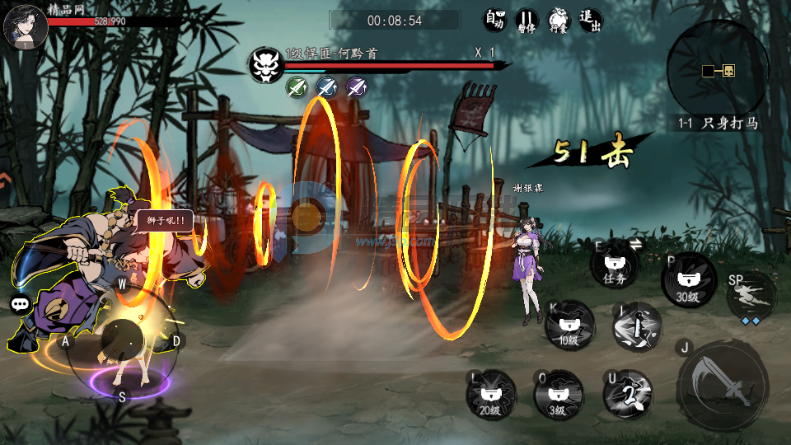Activate the SP dash skill
Screen dimensions: 791x445
(751, 293)
